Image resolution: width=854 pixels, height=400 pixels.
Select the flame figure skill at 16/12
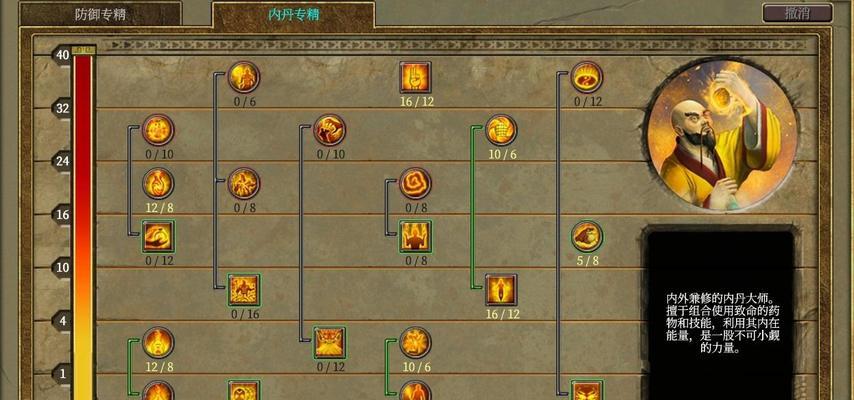coord(501,290)
